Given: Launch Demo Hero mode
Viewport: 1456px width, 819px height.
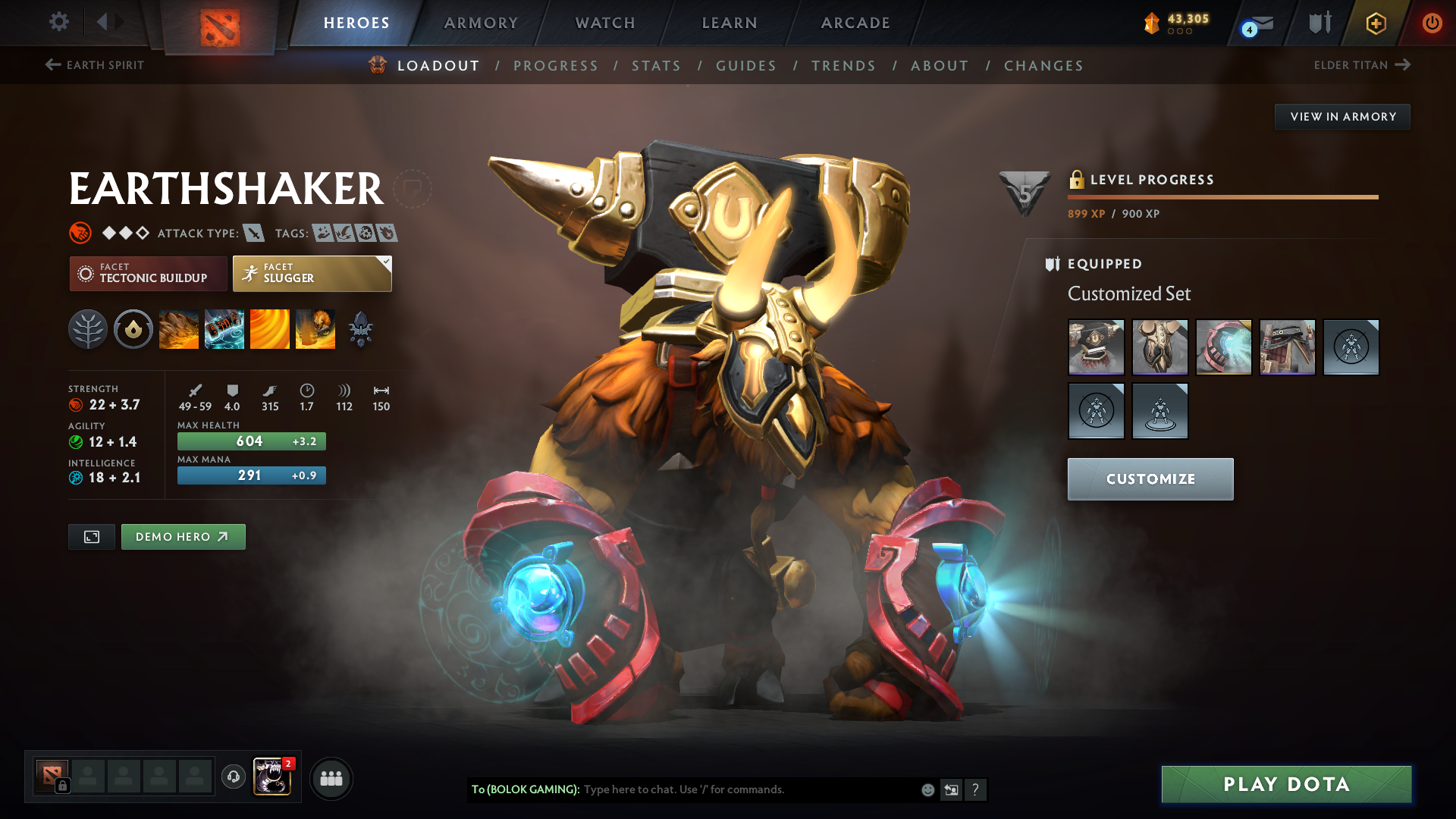Looking at the screenshot, I should (183, 537).
